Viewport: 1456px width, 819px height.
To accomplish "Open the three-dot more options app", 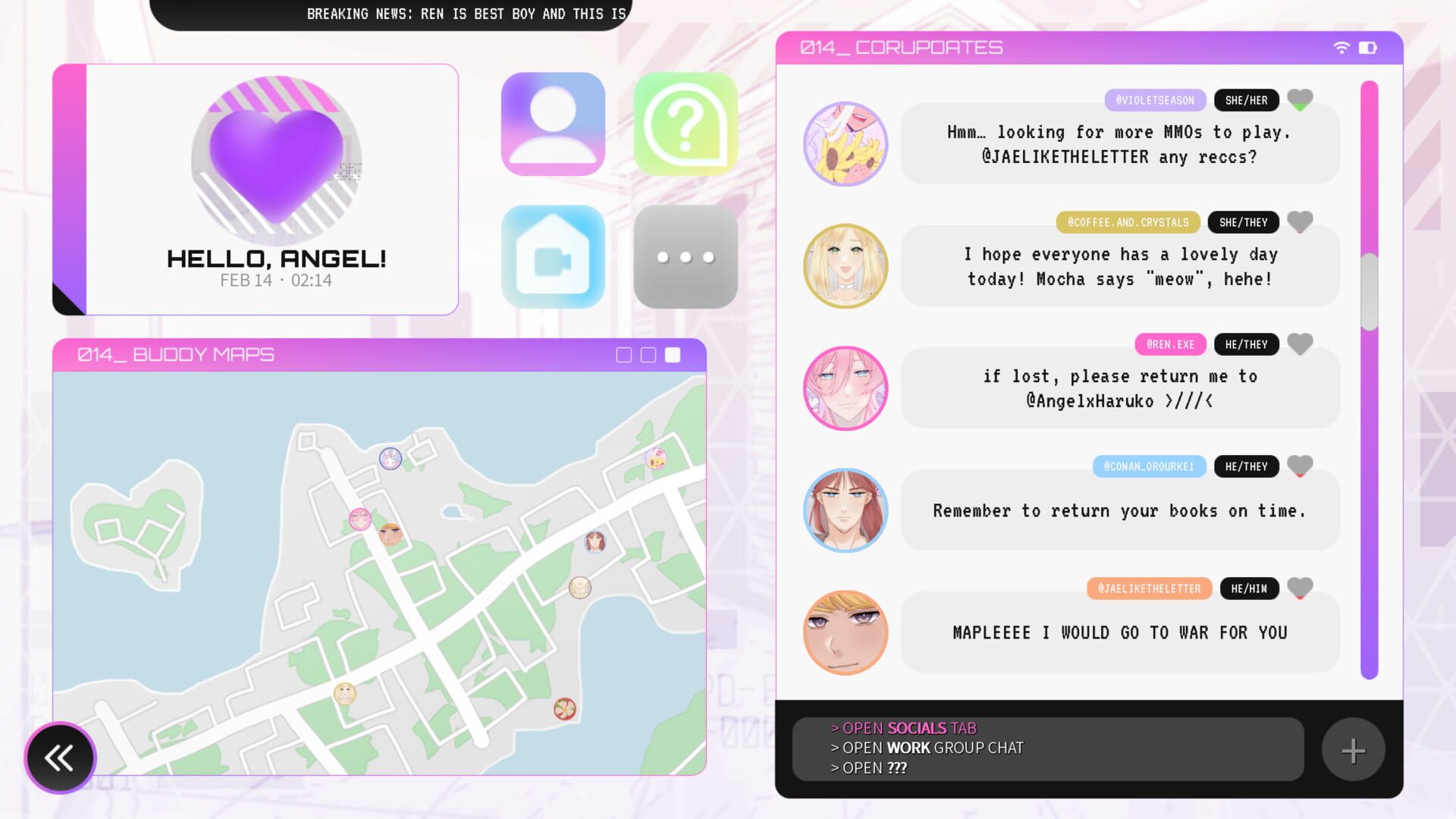I will (x=685, y=256).
